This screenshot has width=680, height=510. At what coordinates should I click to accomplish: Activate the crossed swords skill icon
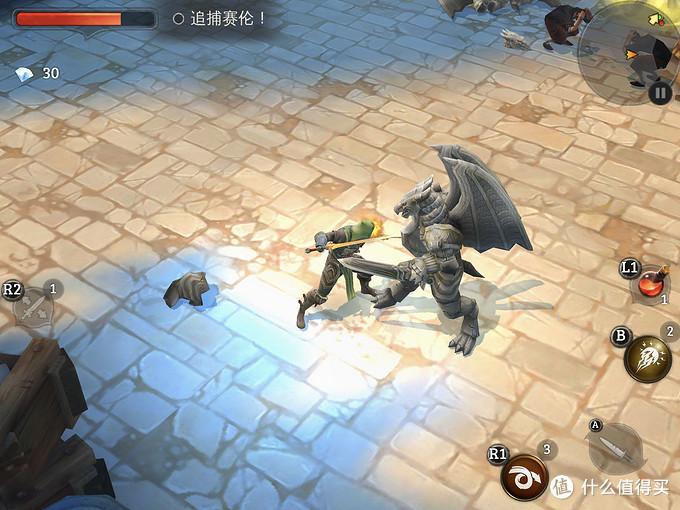34,307
